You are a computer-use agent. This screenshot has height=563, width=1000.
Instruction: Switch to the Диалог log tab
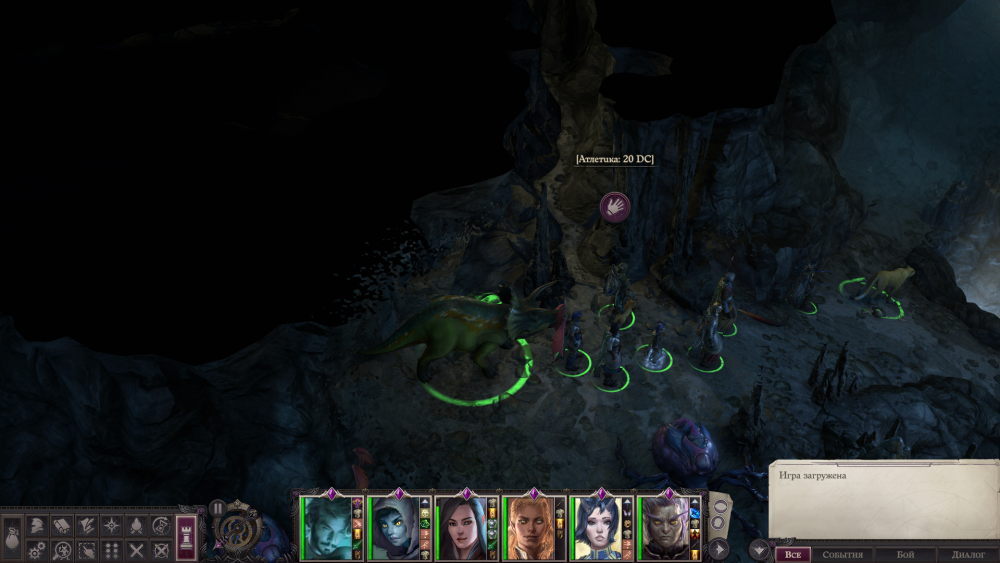968,554
